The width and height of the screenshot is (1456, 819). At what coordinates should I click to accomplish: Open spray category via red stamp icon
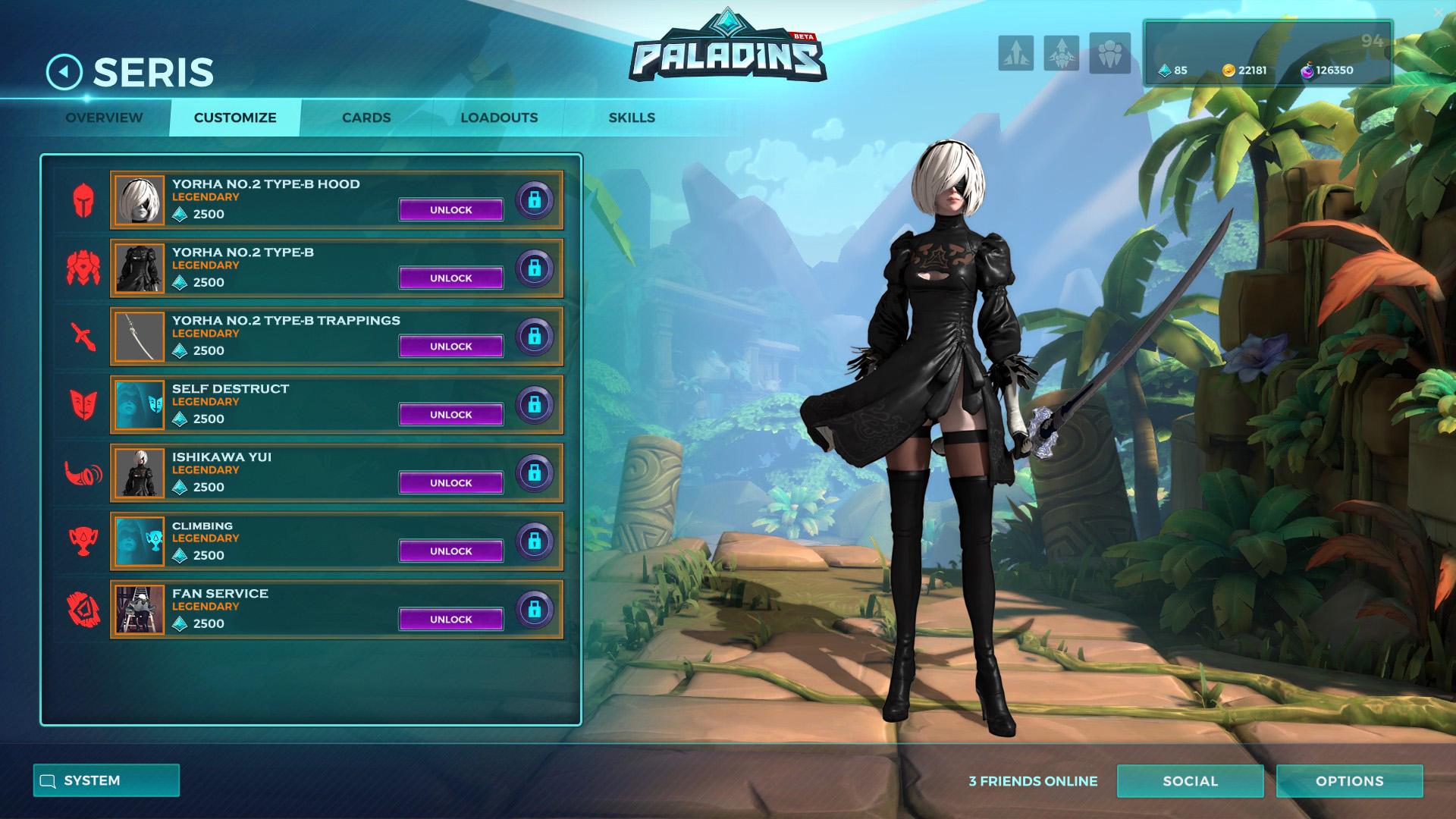(85, 610)
